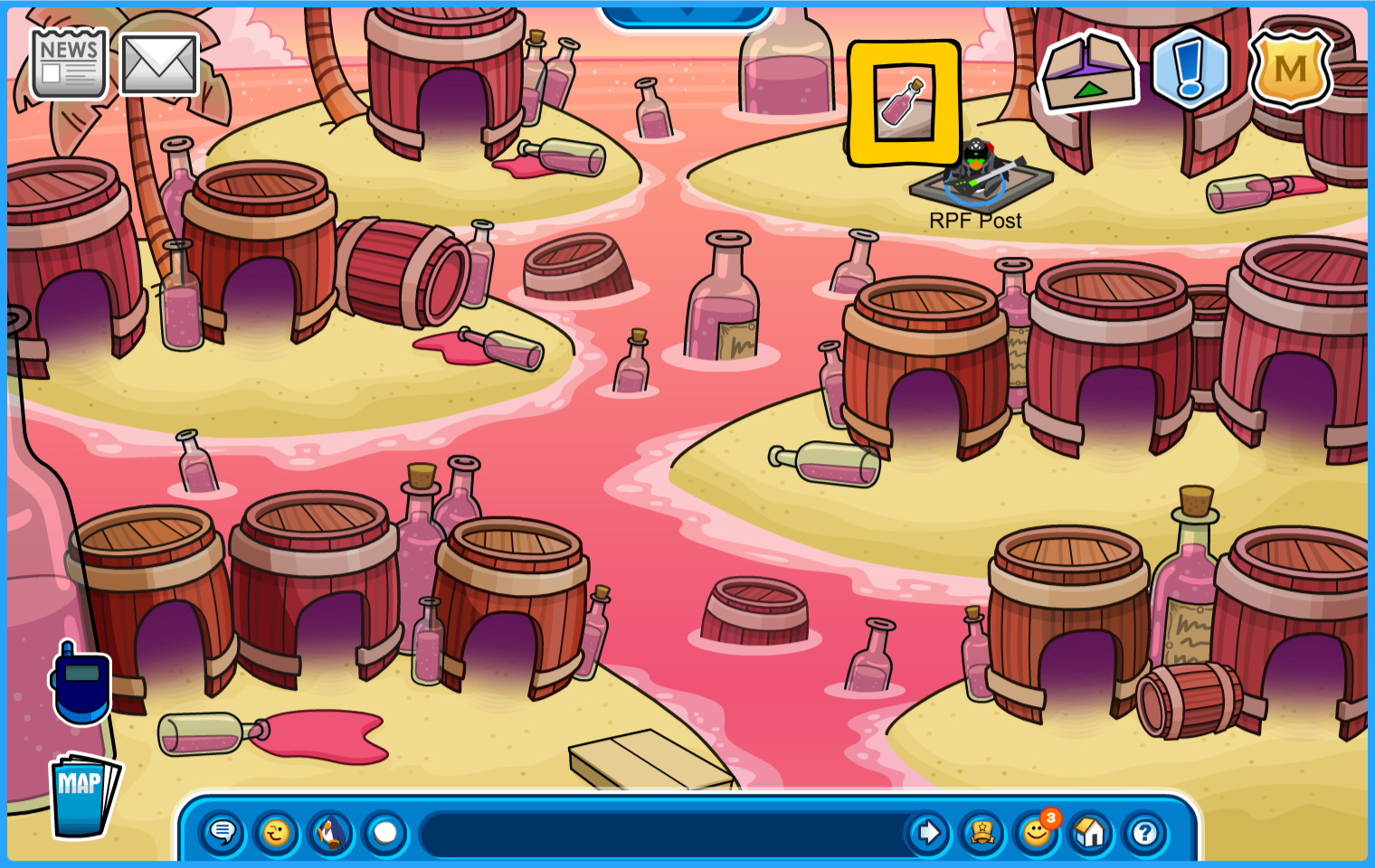Click the blue exclamation mark badge
Screen dimensions: 1375x868
click(1190, 68)
